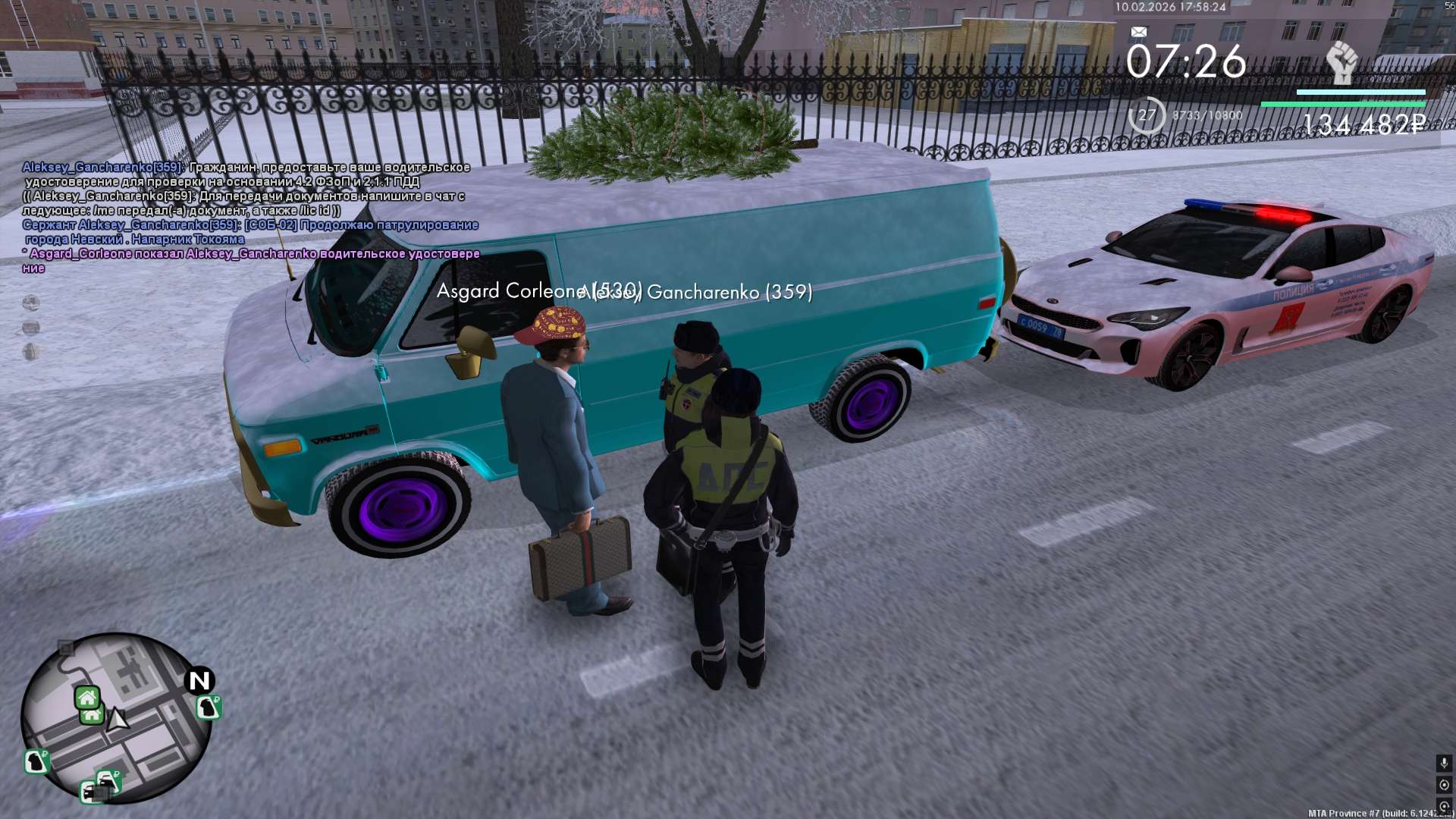Click the player arrow on the minimap

click(x=117, y=718)
